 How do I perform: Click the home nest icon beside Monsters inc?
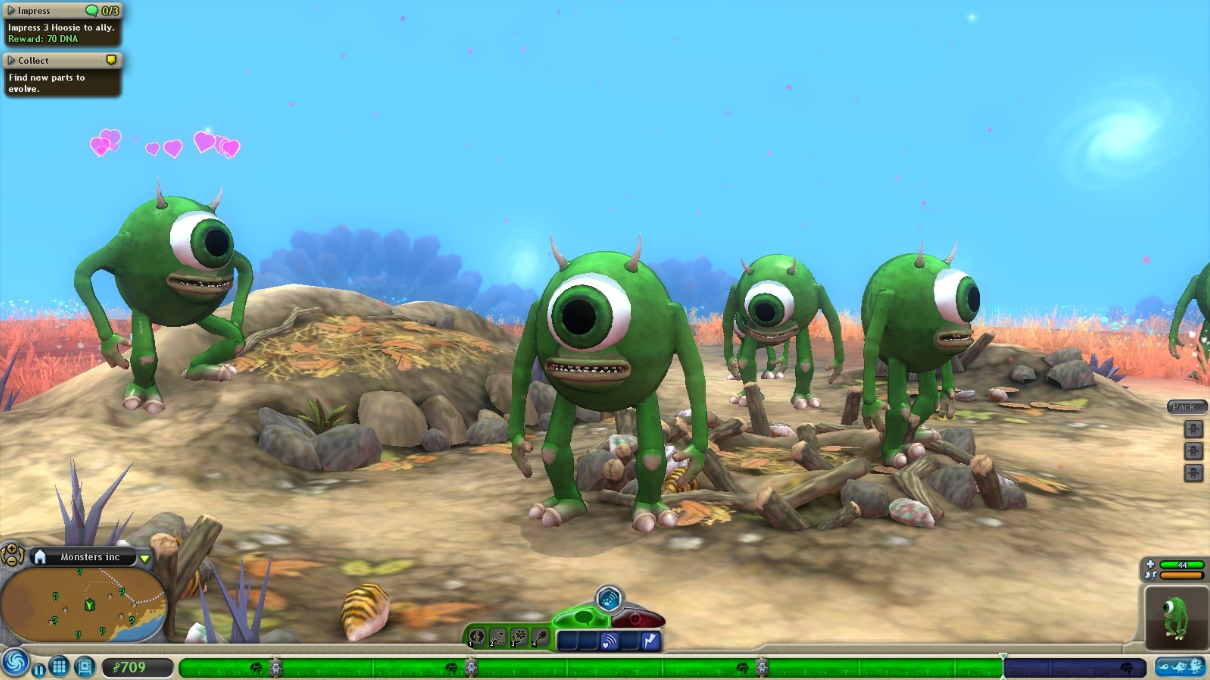pos(40,557)
